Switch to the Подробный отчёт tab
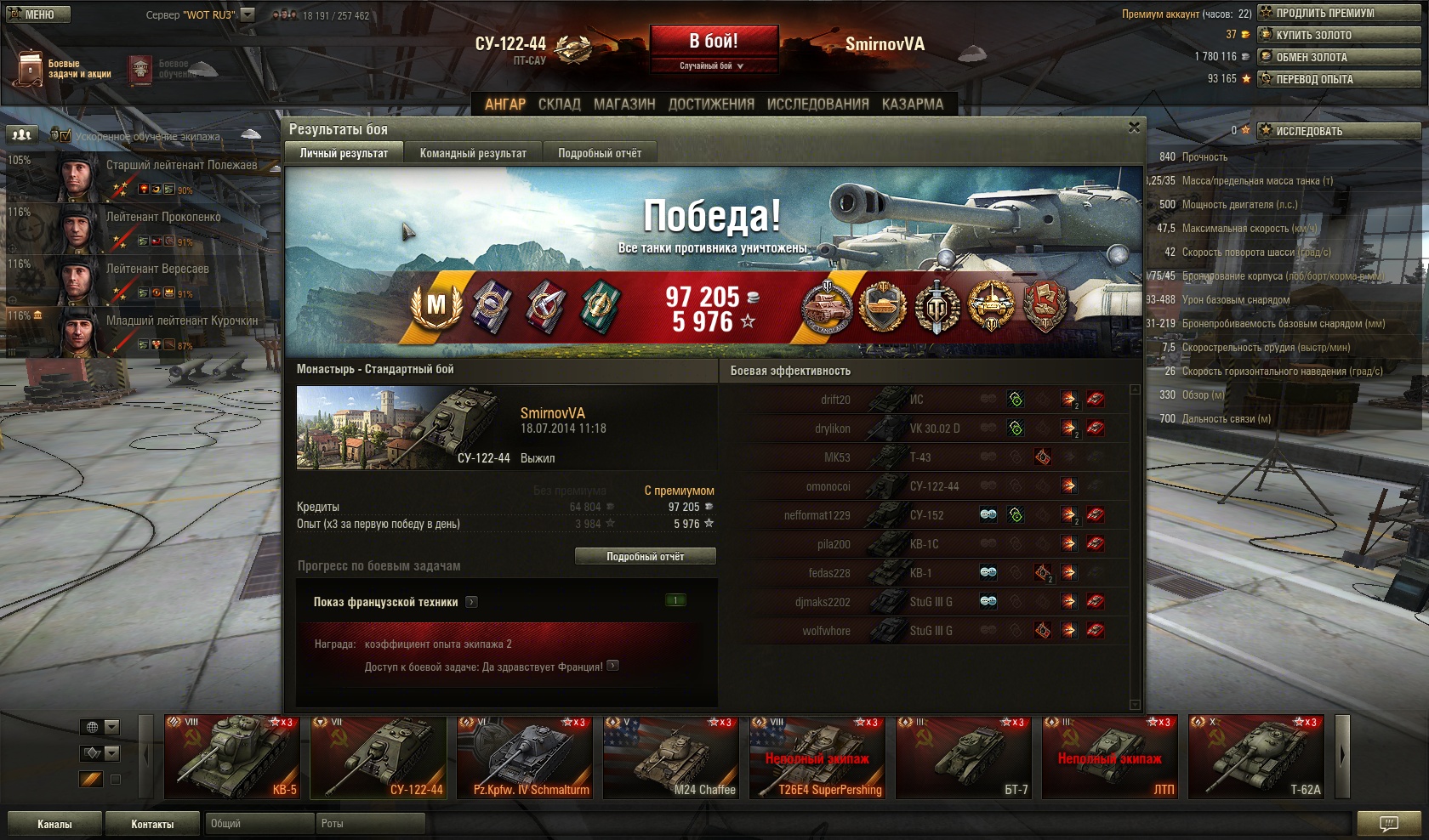The image size is (1429, 840). pos(600,153)
